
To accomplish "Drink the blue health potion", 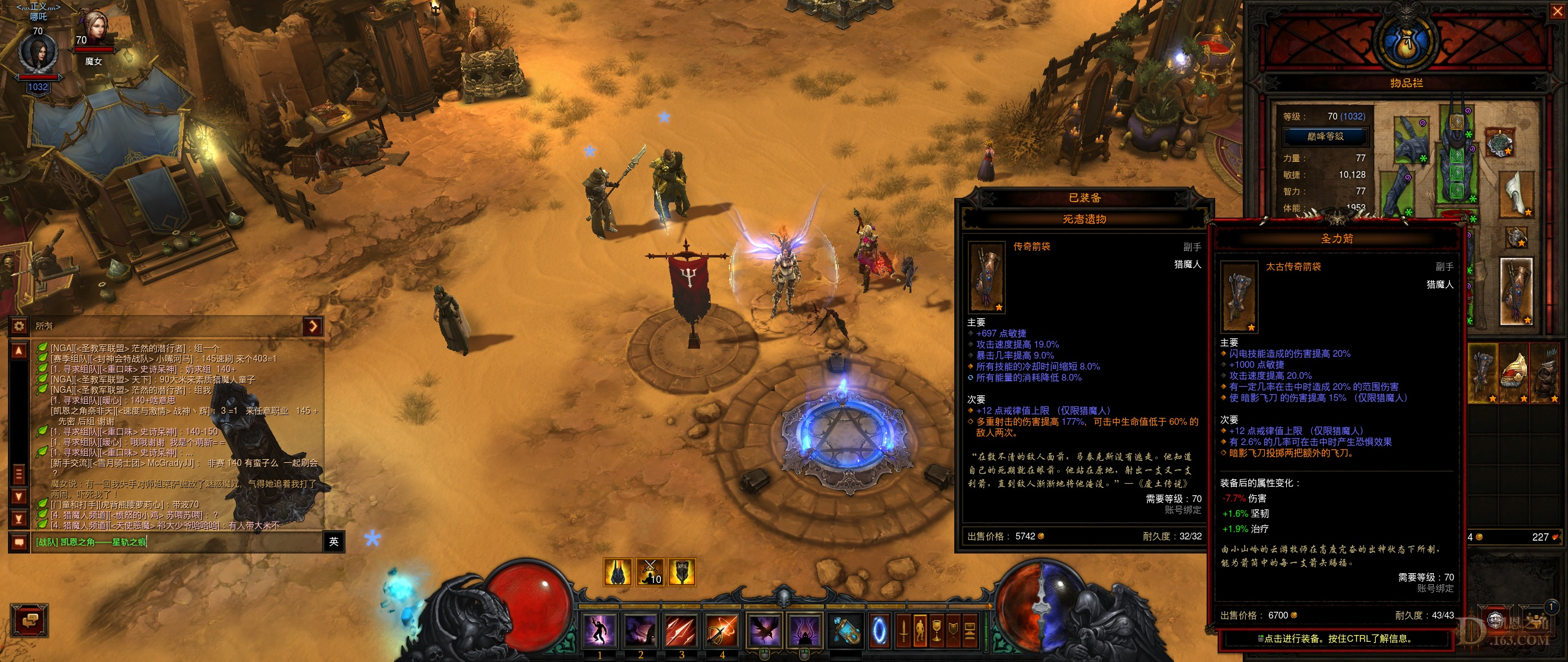I will pos(846,631).
